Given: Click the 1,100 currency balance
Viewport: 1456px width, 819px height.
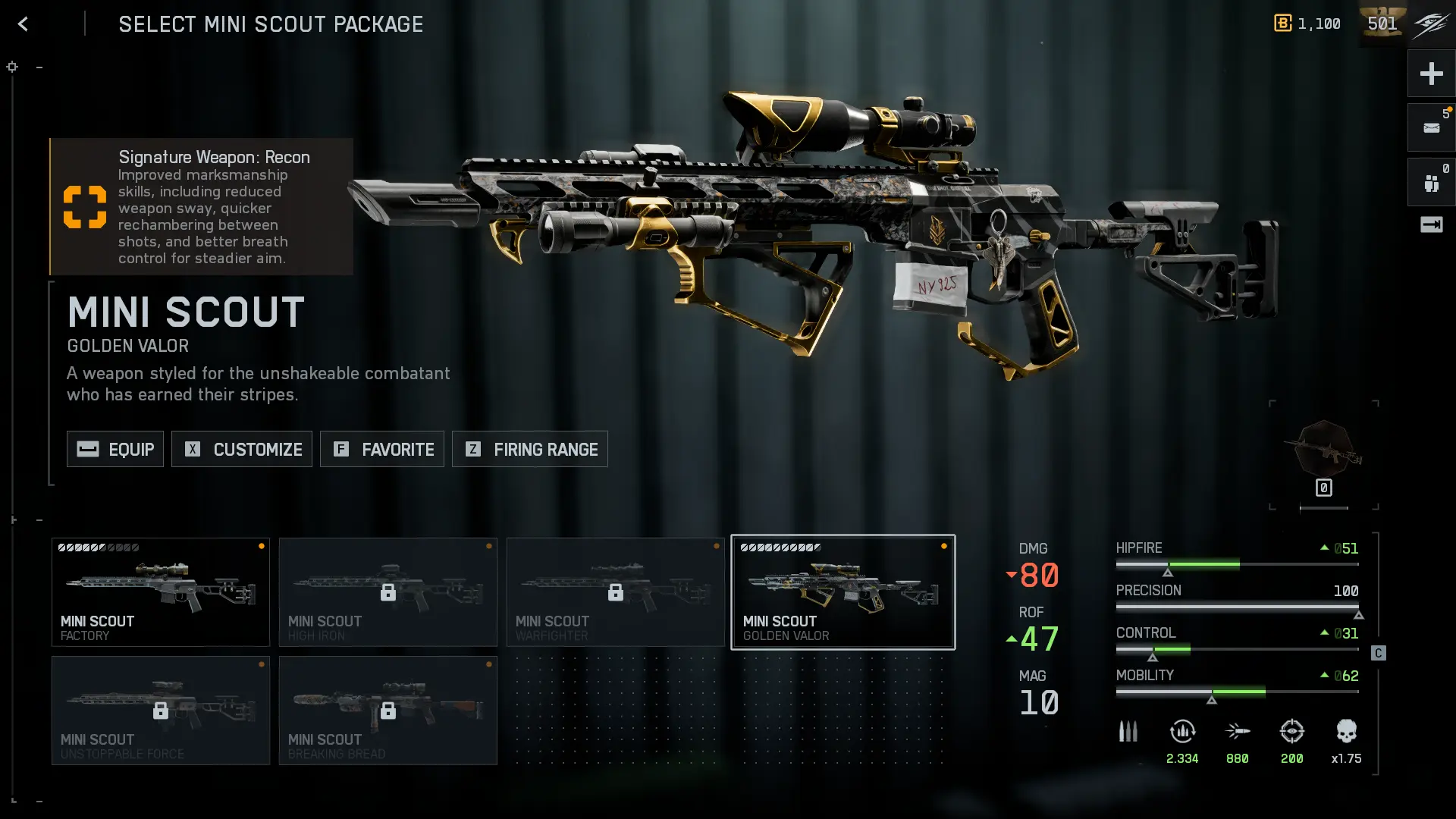Looking at the screenshot, I should point(1308,24).
